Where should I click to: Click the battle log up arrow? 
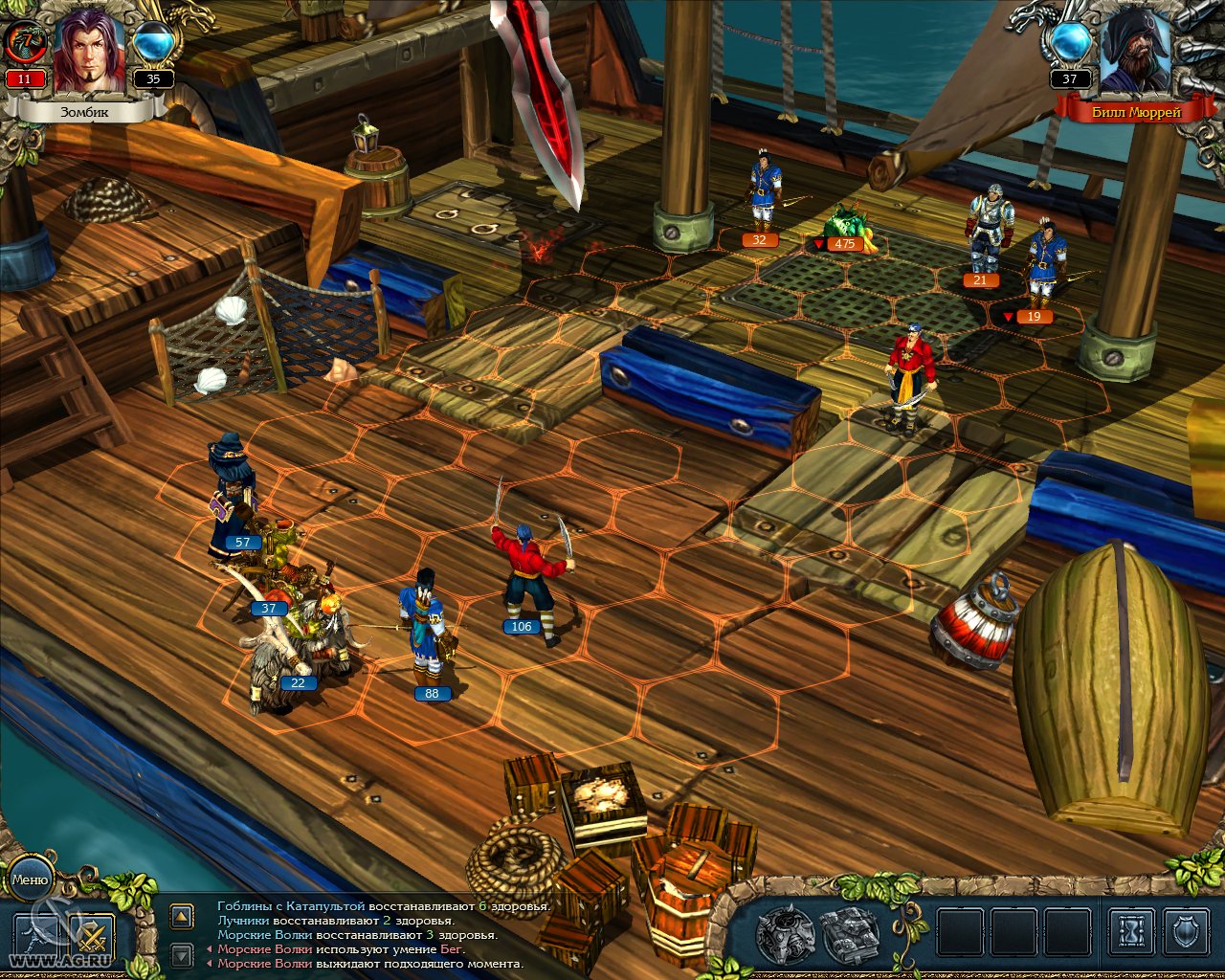tap(182, 917)
